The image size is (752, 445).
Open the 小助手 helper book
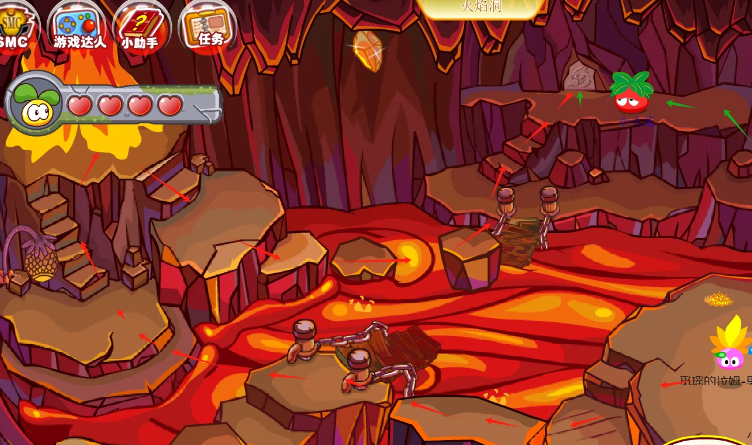[141, 24]
